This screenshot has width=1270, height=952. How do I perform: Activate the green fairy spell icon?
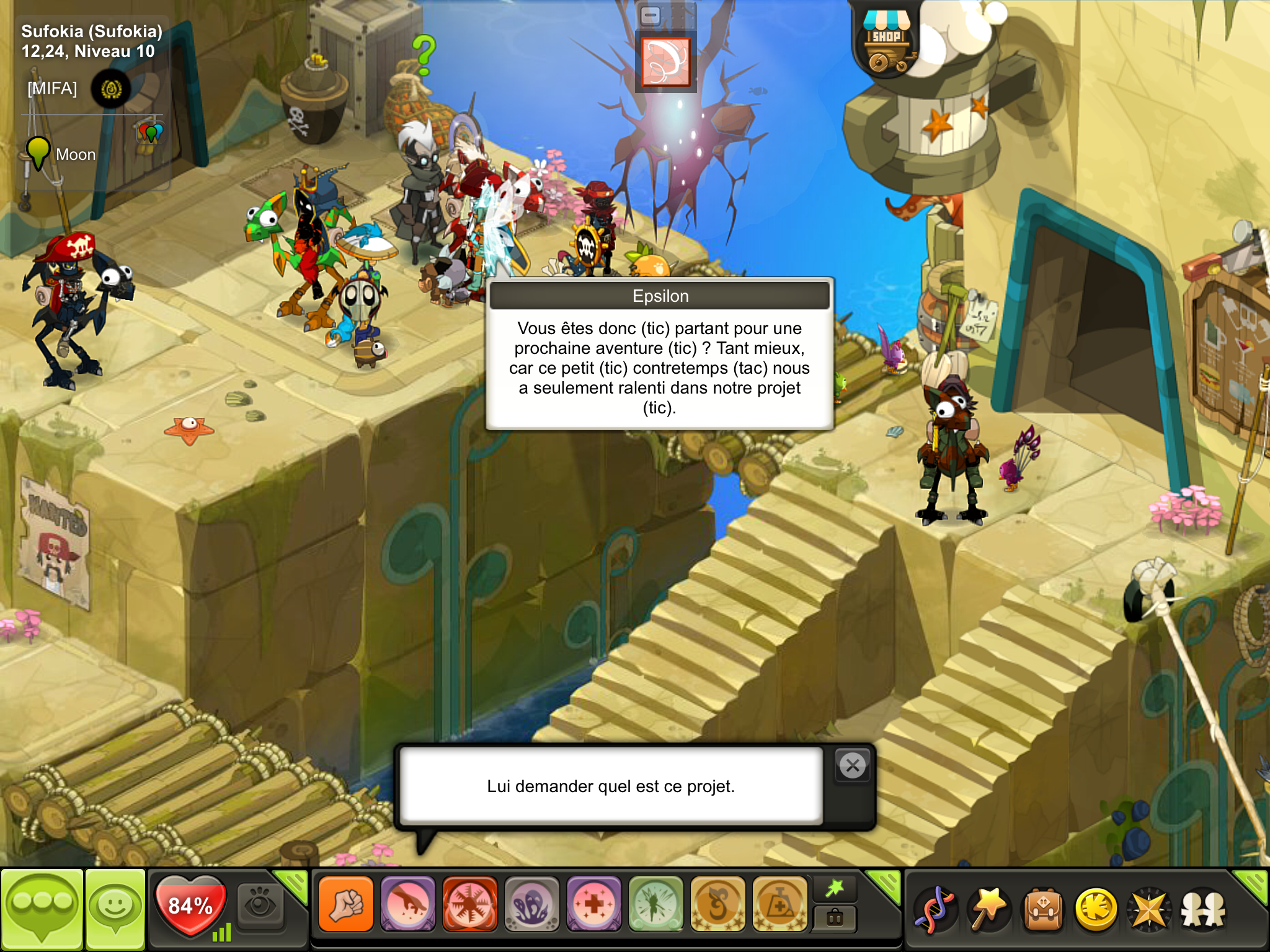pos(655,905)
